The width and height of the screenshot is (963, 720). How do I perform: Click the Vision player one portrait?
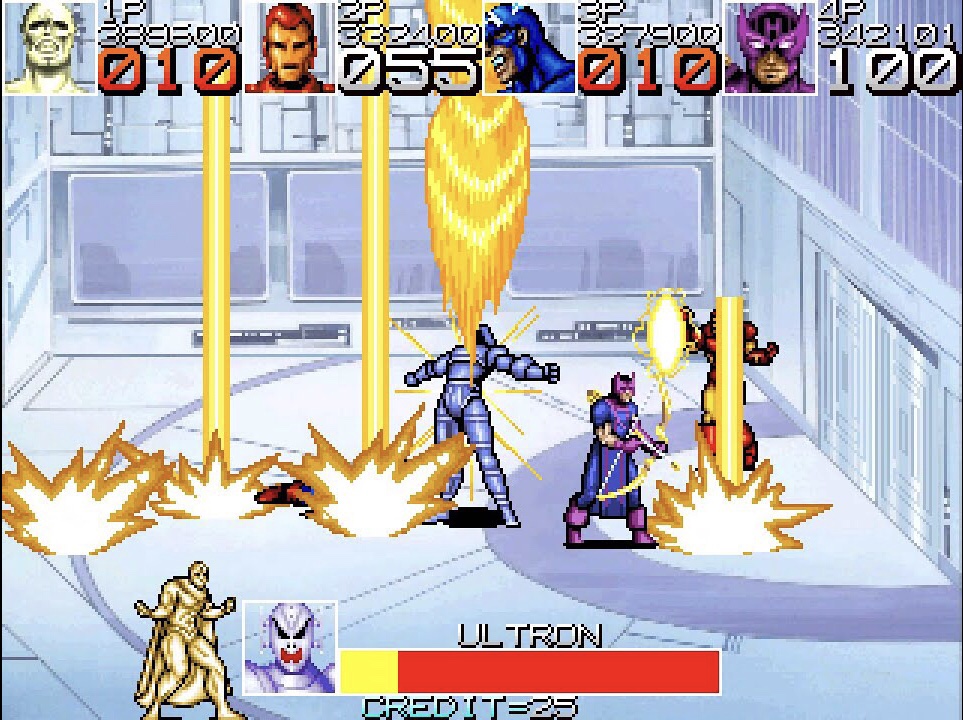click(50, 48)
